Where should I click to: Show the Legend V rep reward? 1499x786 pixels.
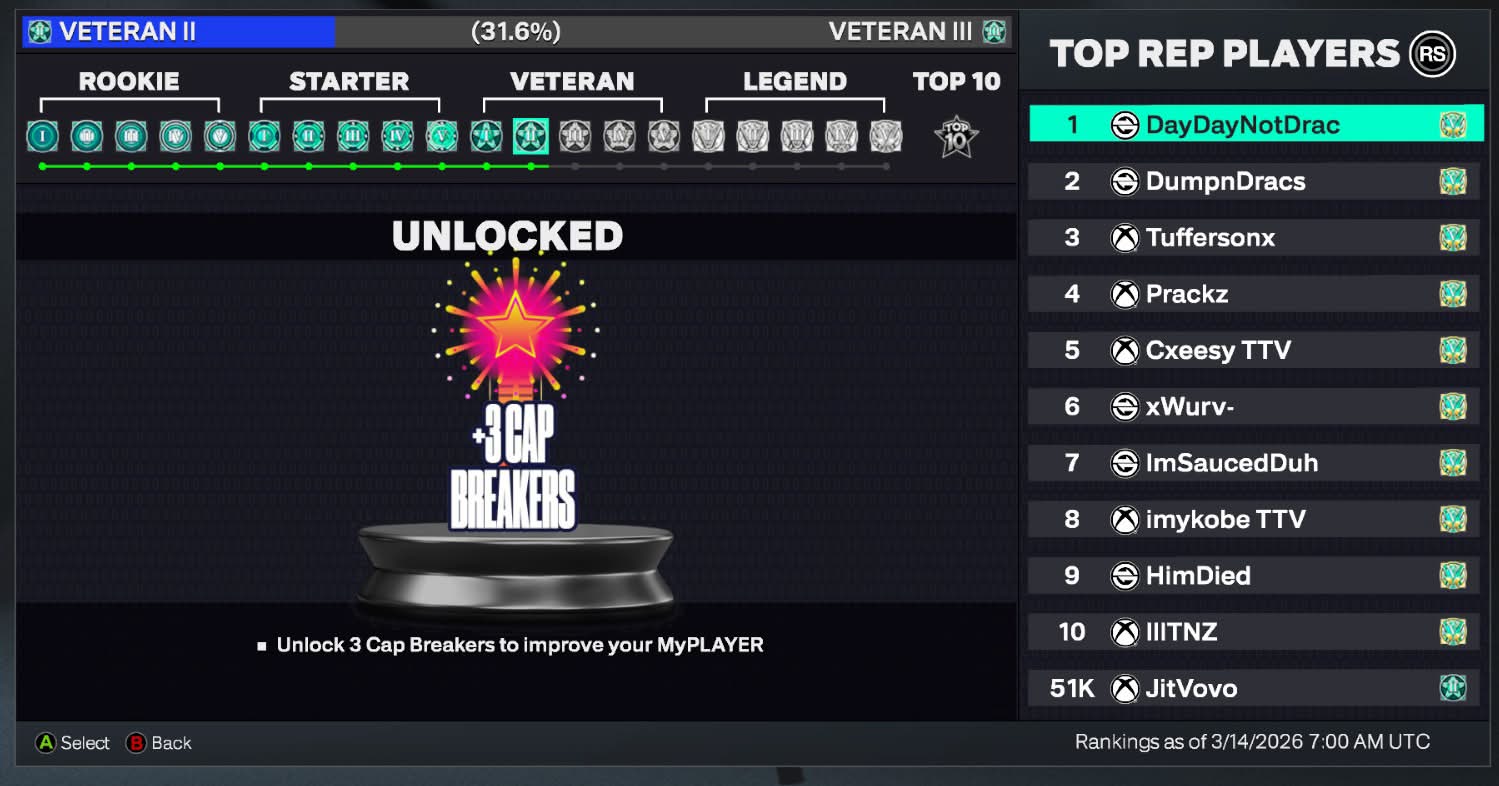click(x=886, y=135)
